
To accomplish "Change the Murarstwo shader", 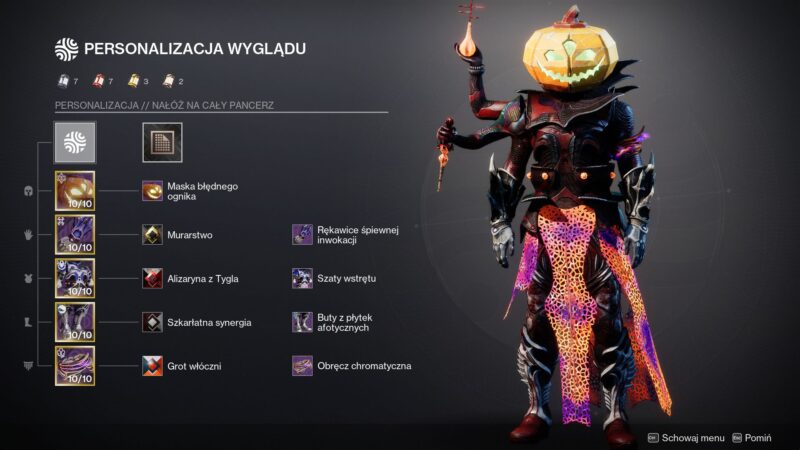I will coord(152,234).
